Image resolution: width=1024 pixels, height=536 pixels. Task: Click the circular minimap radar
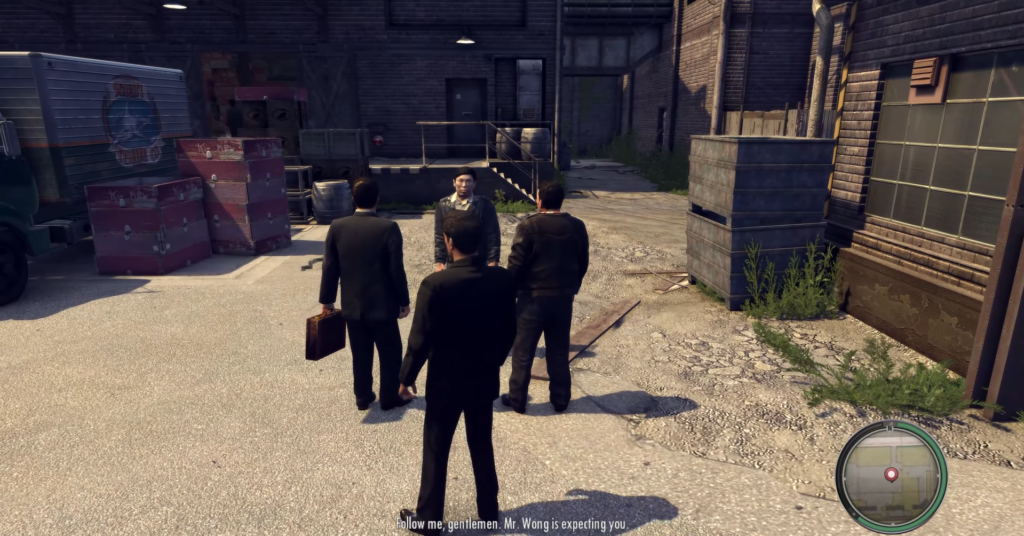(890, 477)
